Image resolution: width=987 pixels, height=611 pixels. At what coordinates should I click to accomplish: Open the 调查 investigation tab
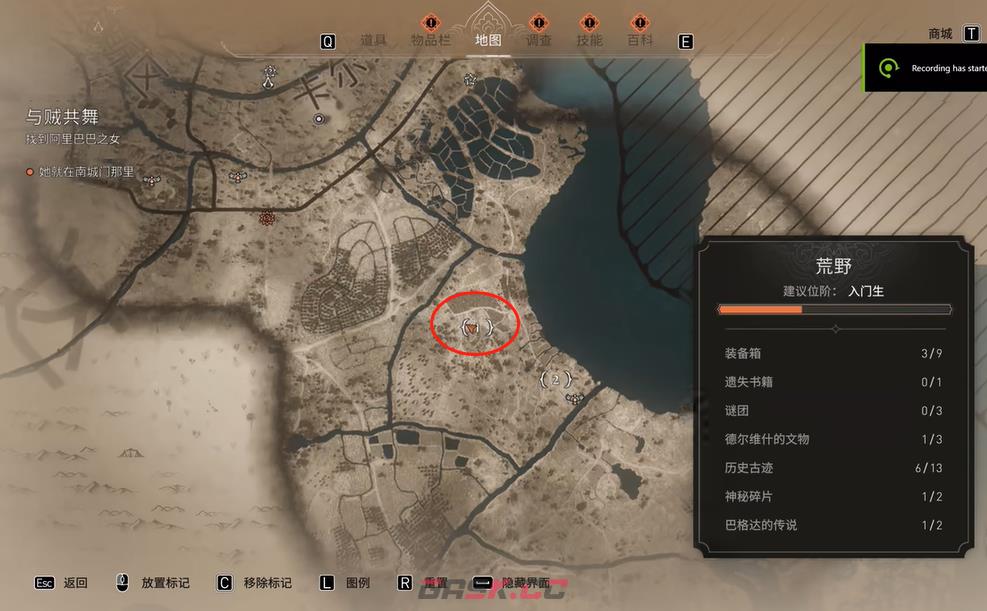pyautogui.click(x=538, y=41)
